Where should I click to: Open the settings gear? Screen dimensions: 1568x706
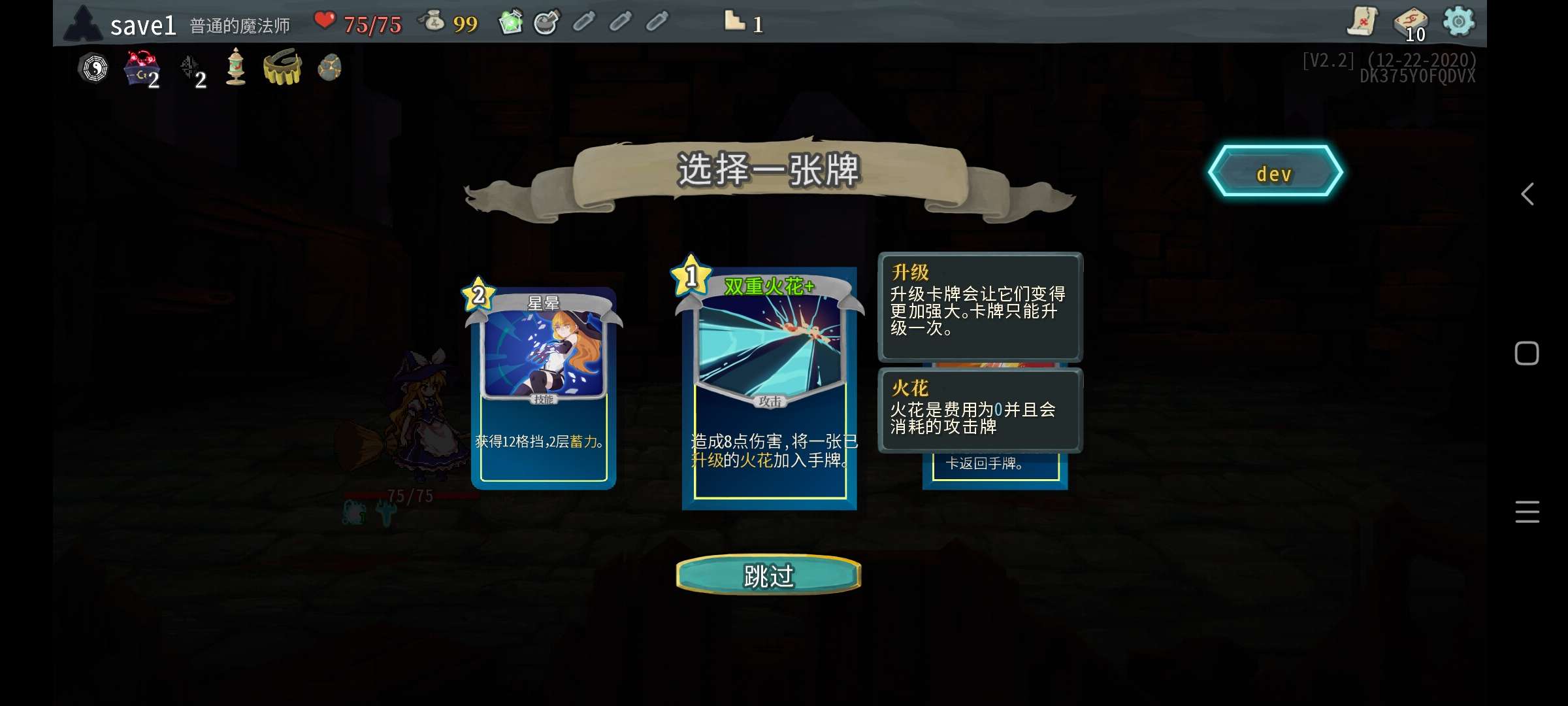pyautogui.click(x=1459, y=22)
